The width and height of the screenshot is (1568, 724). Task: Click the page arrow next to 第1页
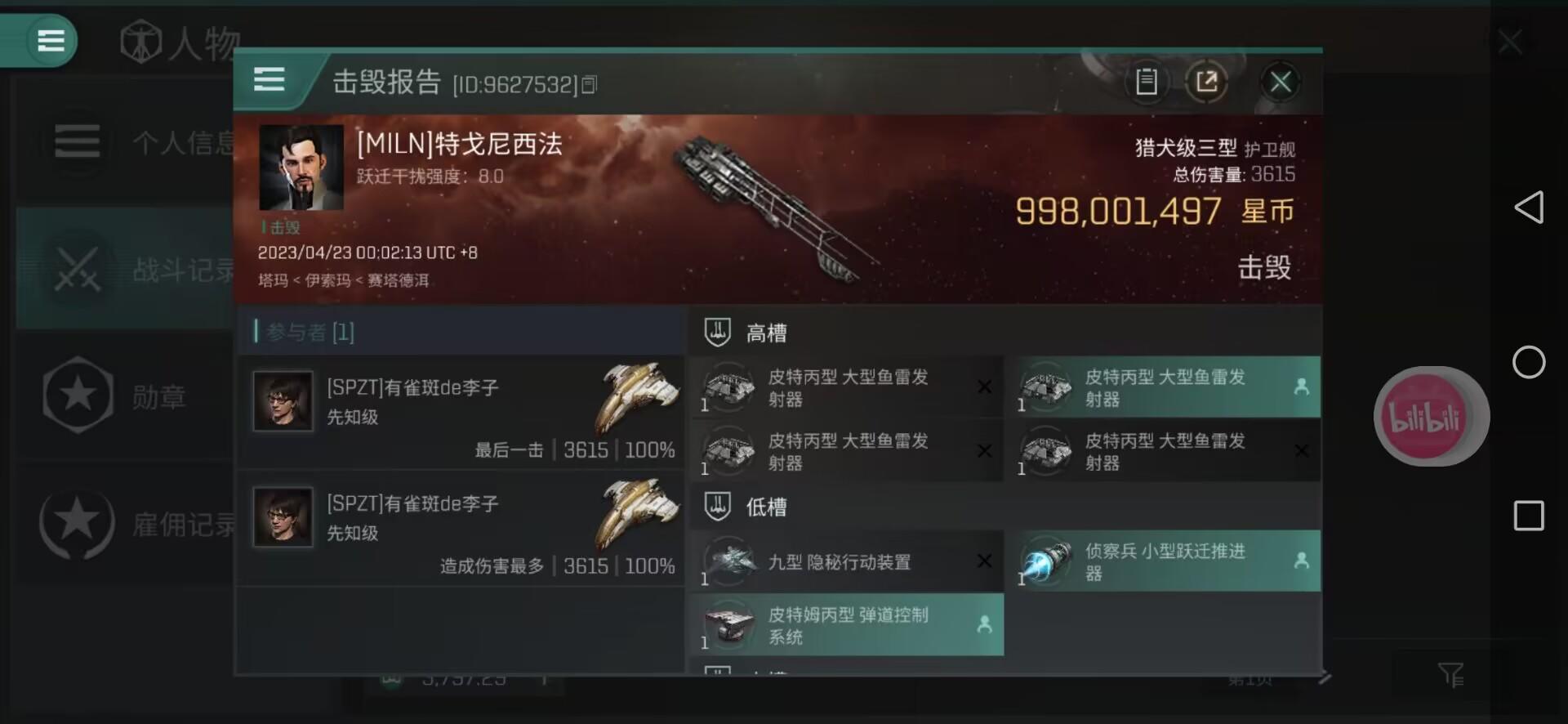pos(1327,677)
